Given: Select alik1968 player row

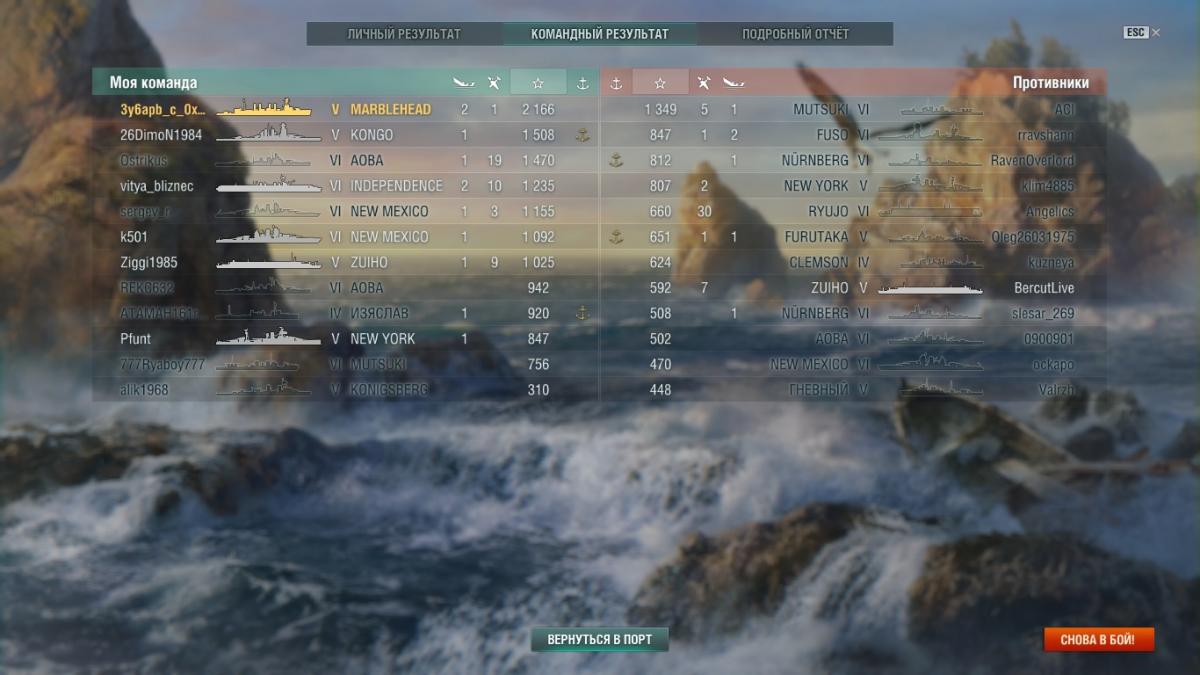Looking at the screenshot, I should tap(145, 390).
